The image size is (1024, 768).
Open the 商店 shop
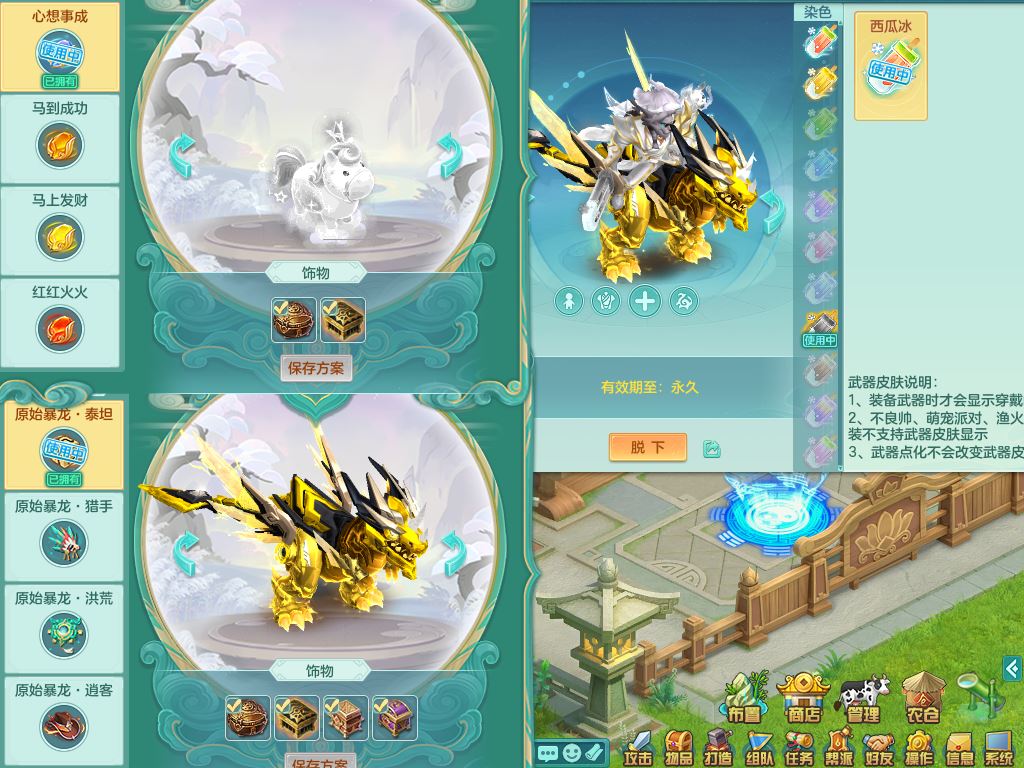point(804,698)
